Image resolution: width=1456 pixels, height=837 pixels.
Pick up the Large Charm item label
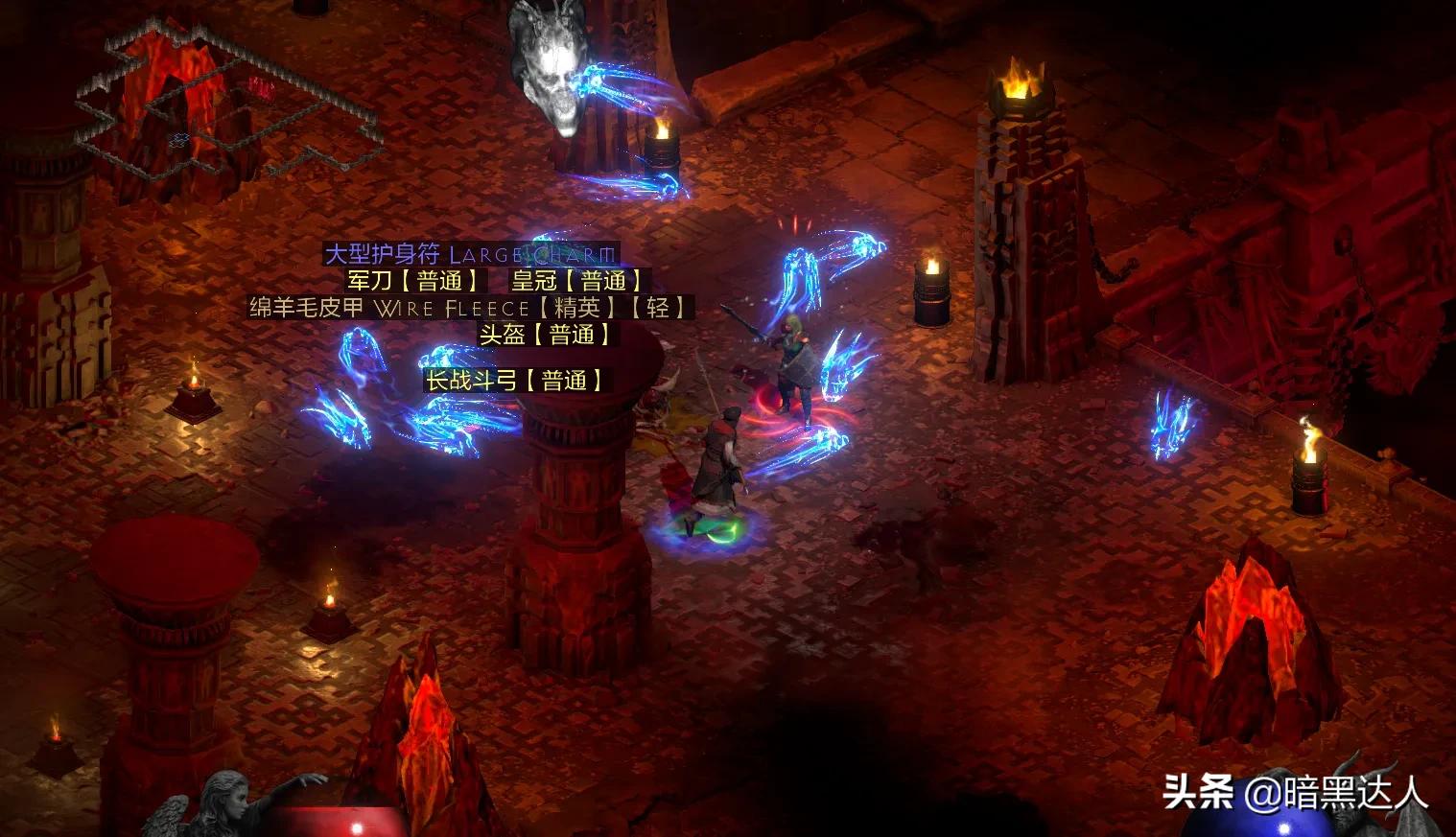pos(469,254)
